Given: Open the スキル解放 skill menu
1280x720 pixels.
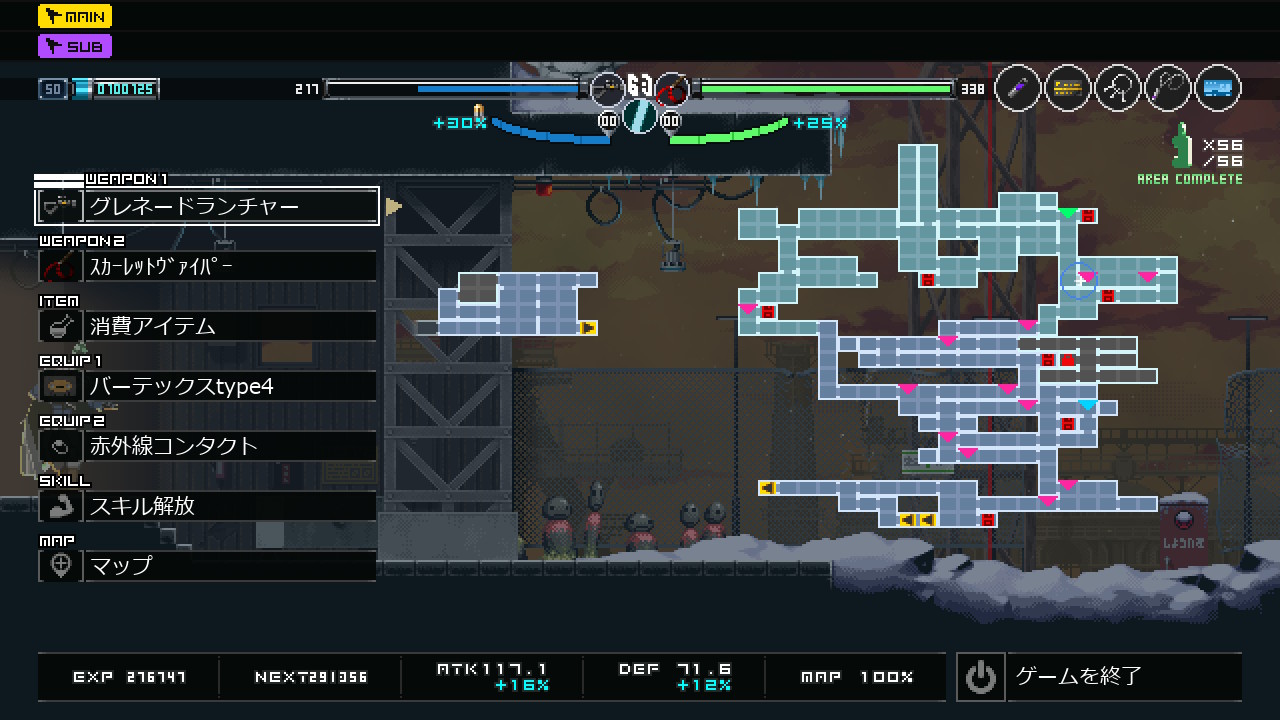Looking at the screenshot, I should tap(207, 506).
